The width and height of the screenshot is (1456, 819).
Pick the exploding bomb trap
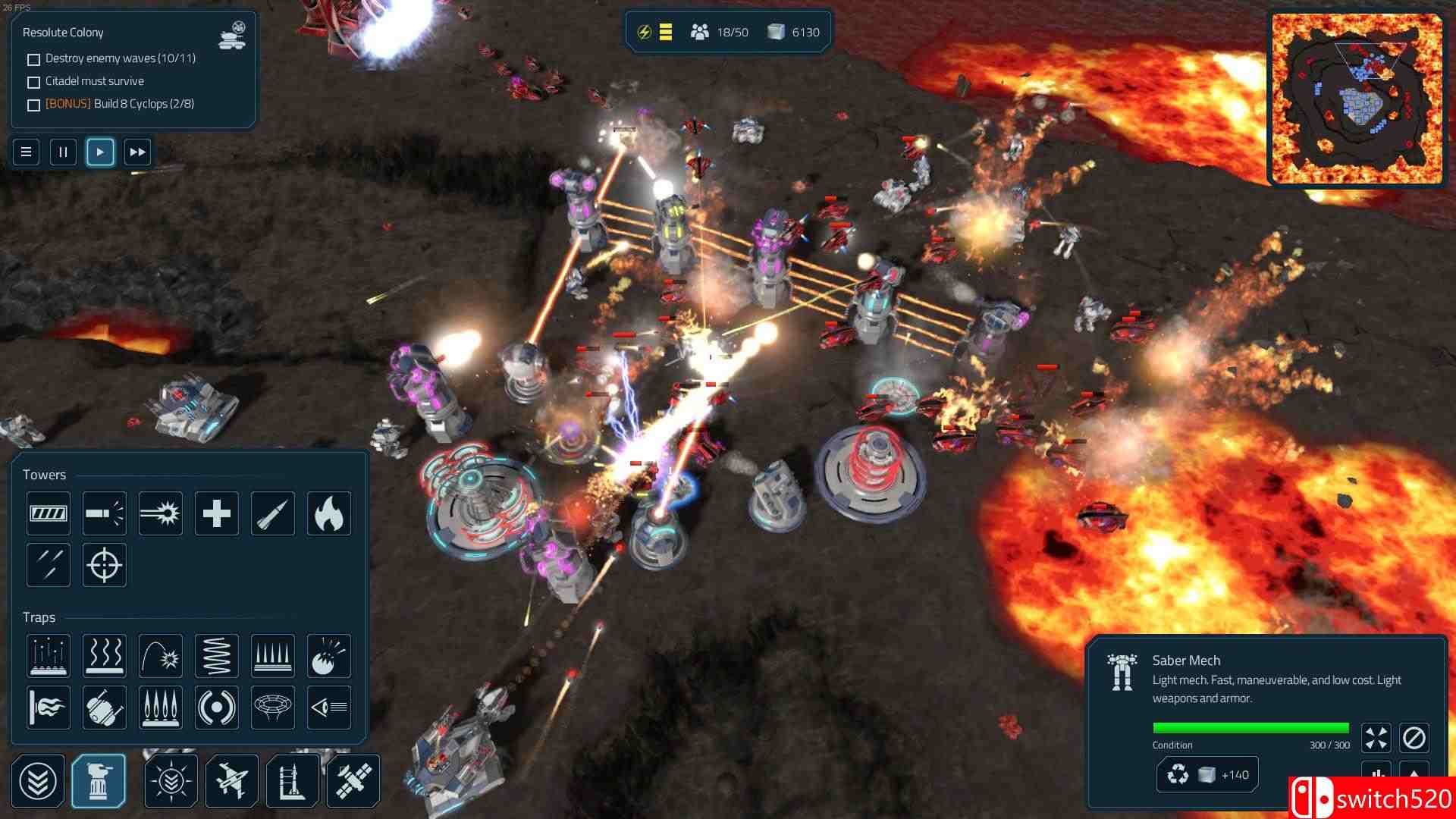point(329,656)
